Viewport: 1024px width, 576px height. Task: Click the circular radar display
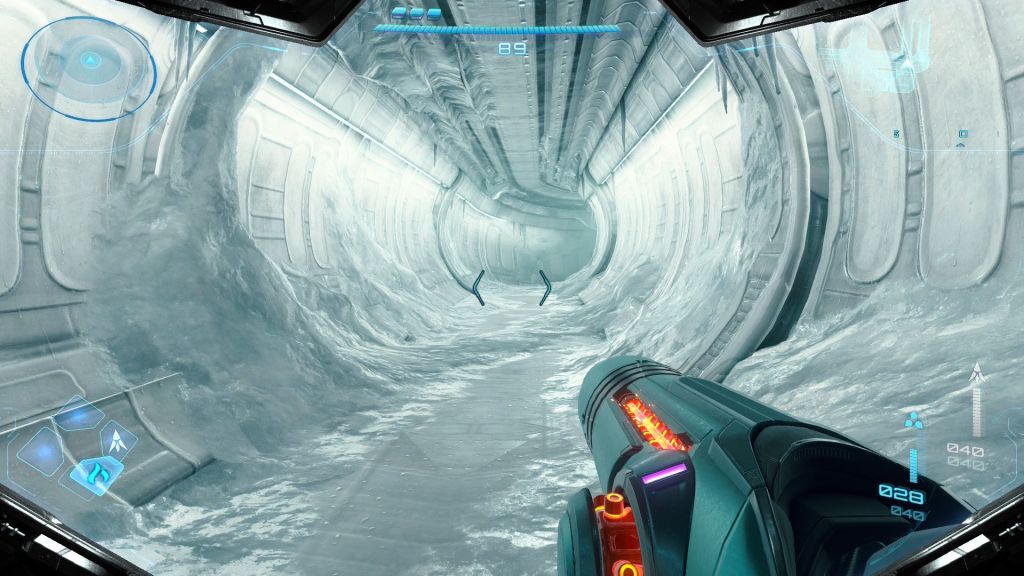click(88, 62)
